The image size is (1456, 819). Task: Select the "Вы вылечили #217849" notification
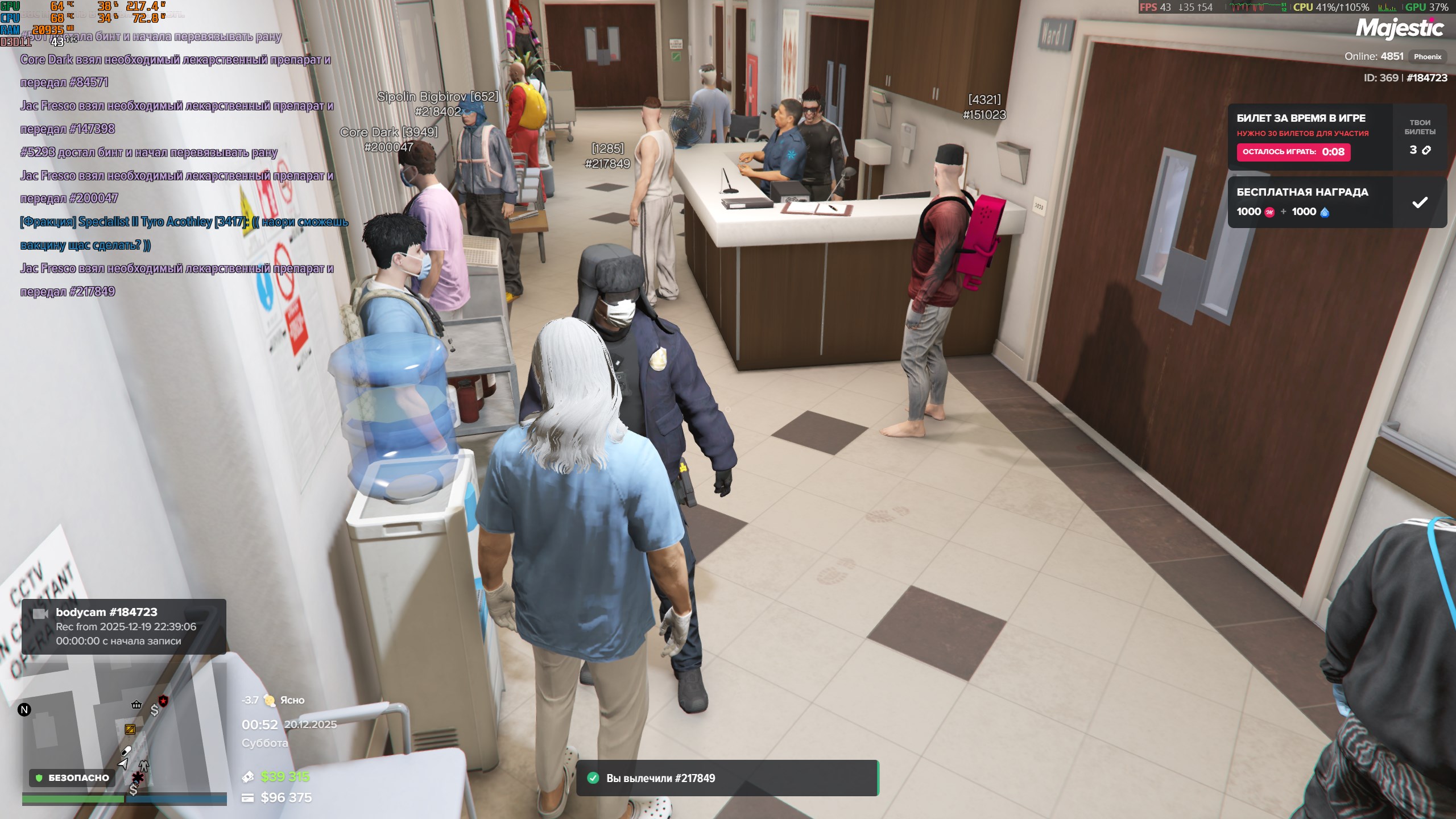pos(727,778)
